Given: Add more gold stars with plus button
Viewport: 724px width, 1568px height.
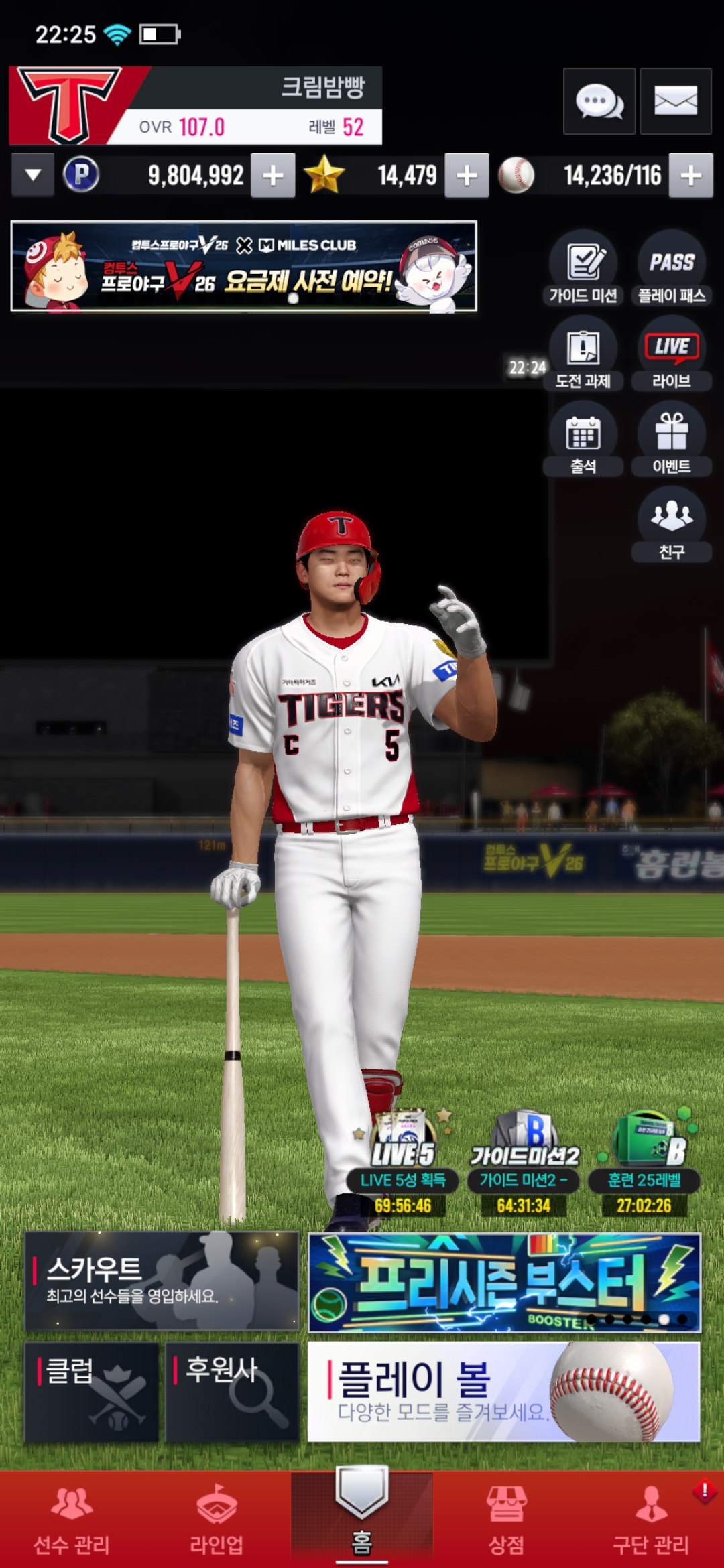Looking at the screenshot, I should pos(467,176).
